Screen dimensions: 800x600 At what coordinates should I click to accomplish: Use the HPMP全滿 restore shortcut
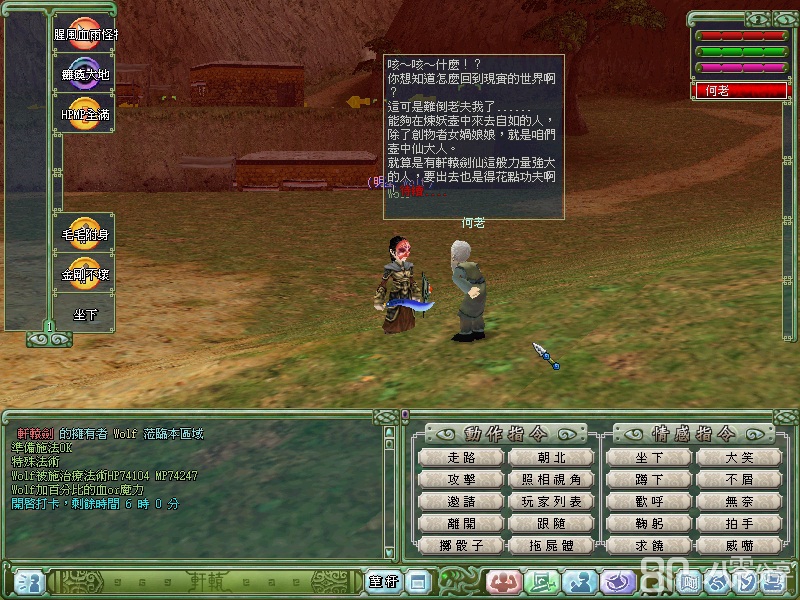(x=84, y=112)
